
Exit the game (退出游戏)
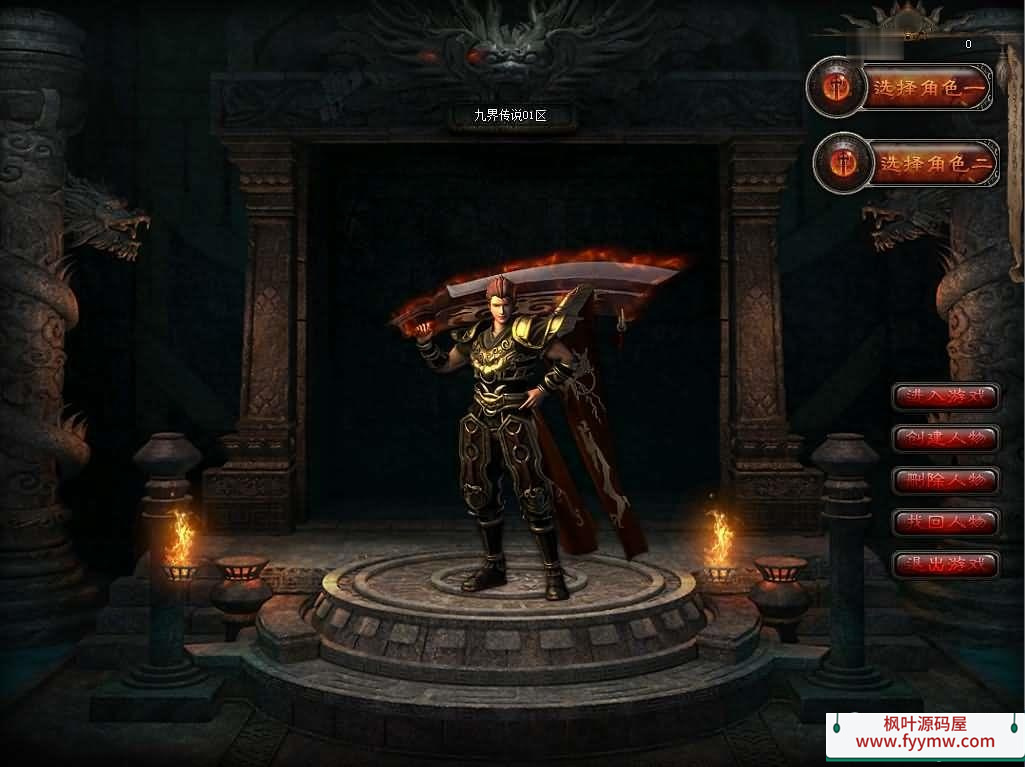[945, 564]
